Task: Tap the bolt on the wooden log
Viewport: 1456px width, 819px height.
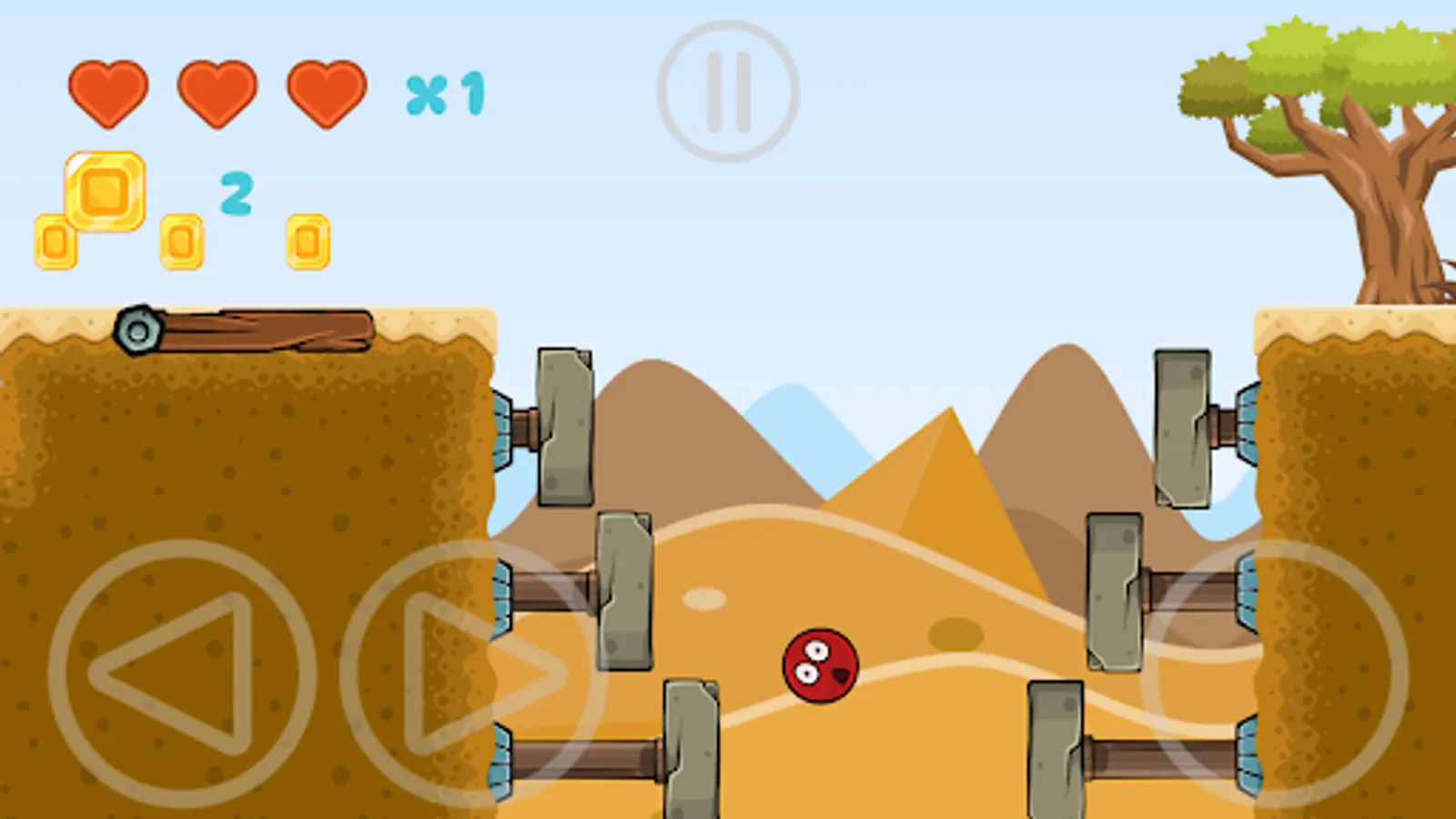Action: [138, 332]
